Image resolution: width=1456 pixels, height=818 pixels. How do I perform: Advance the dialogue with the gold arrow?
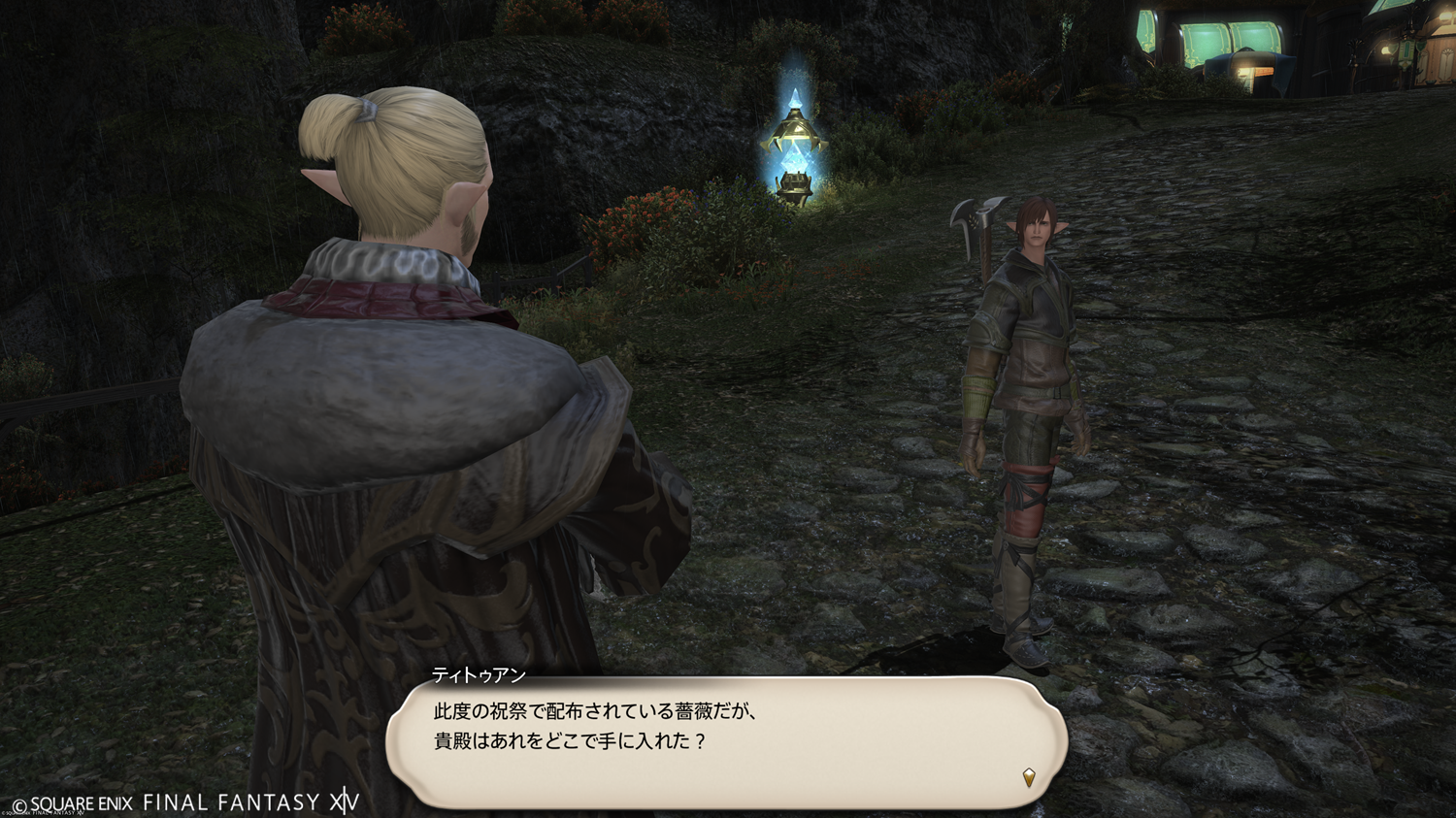[x=1028, y=777]
